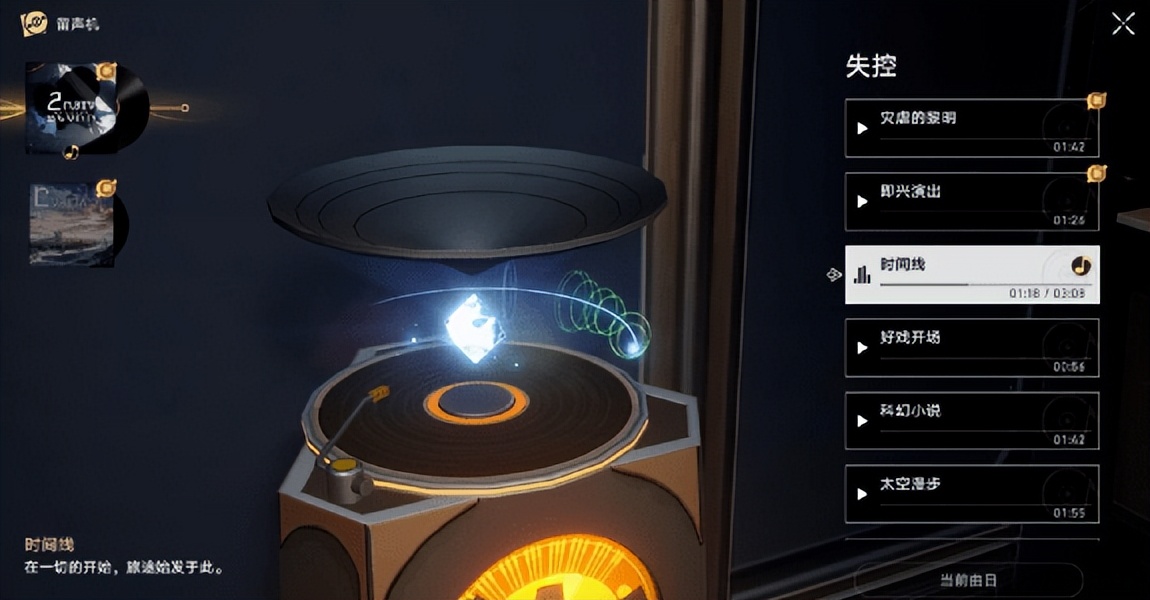Image resolution: width=1150 pixels, height=600 pixels.
Task: Play the track 太空漫步
Action: (862, 494)
